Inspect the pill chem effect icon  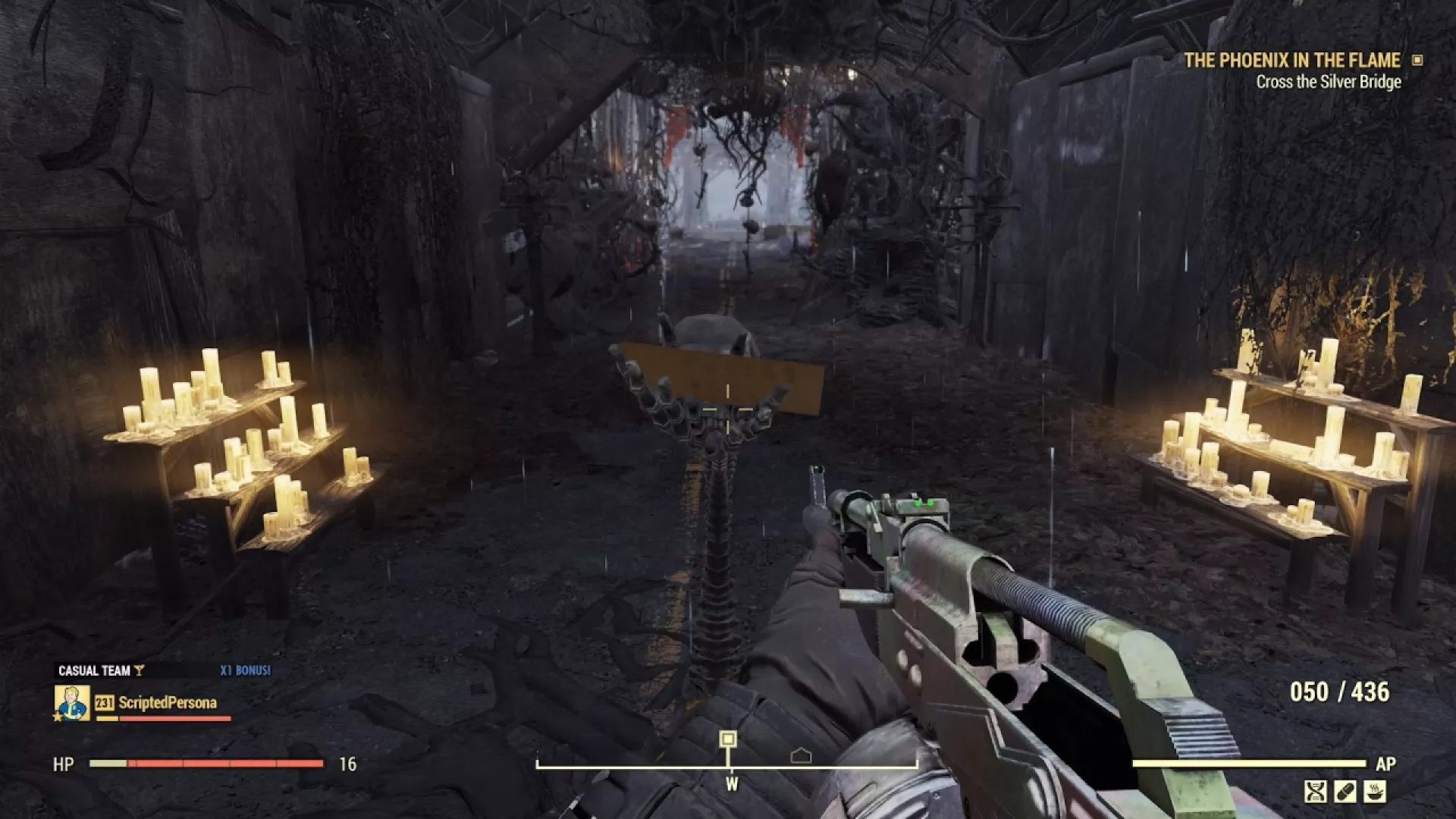(1345, 792)
